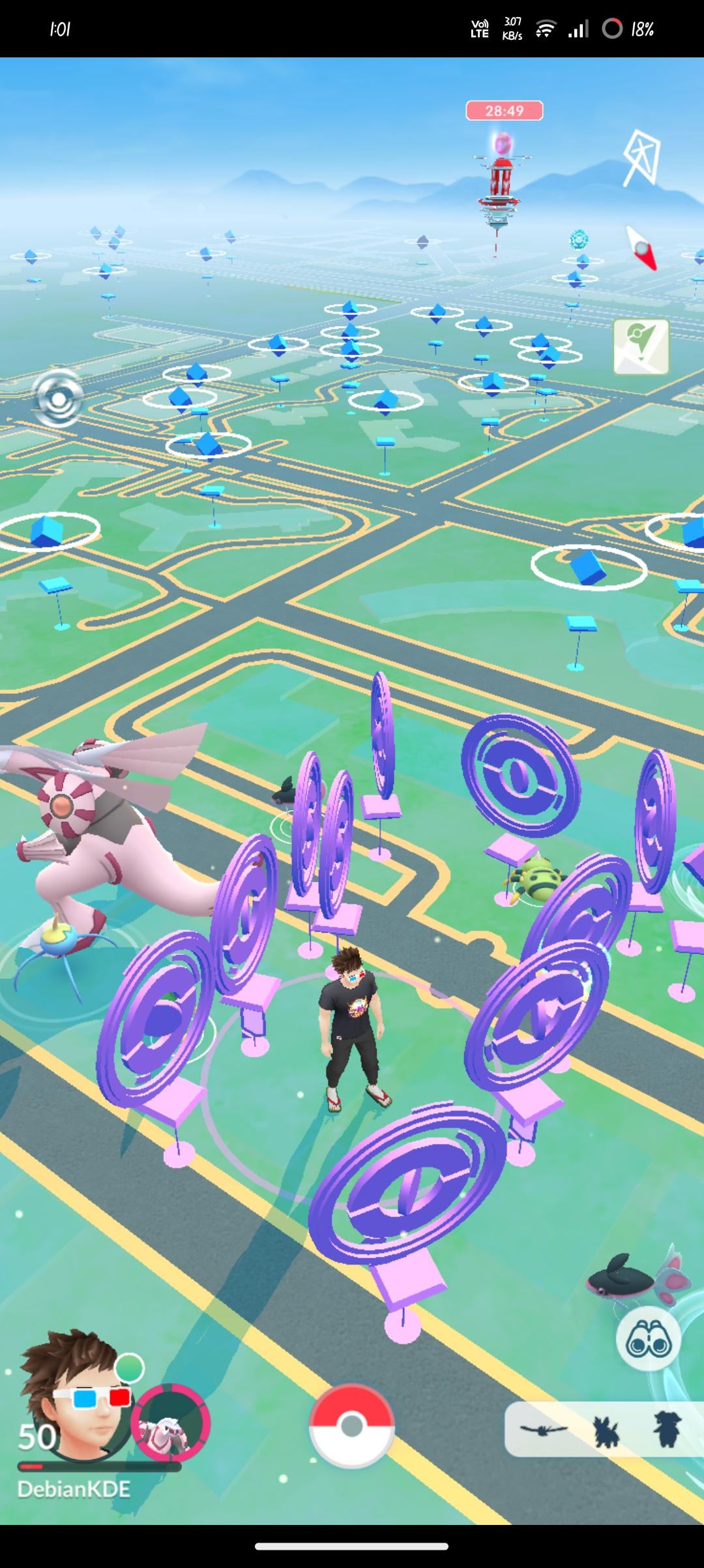
Task: Open the green map pin button
Action: [641, 346]
